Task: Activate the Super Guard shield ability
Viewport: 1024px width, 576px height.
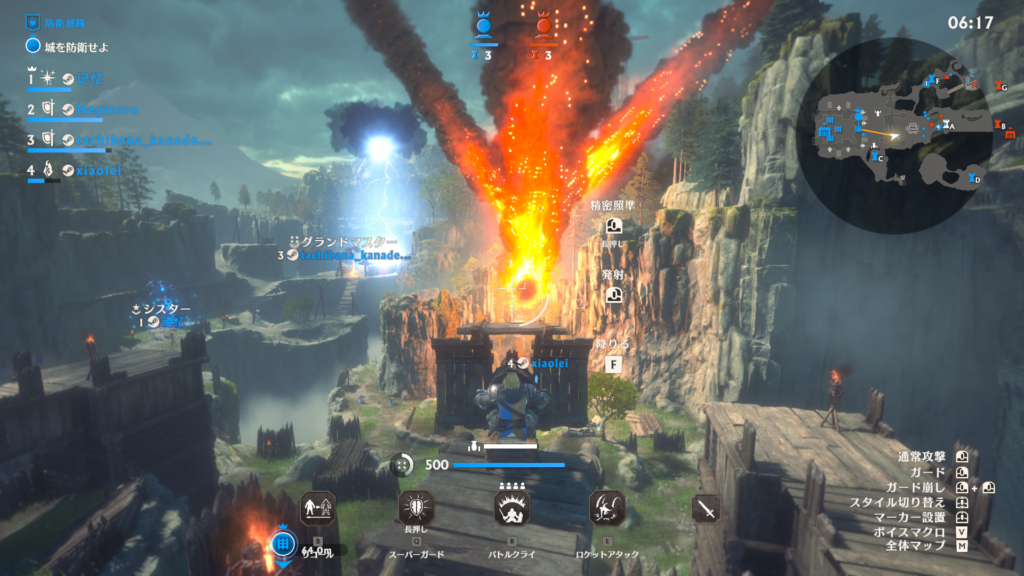Action: (414, 509)
